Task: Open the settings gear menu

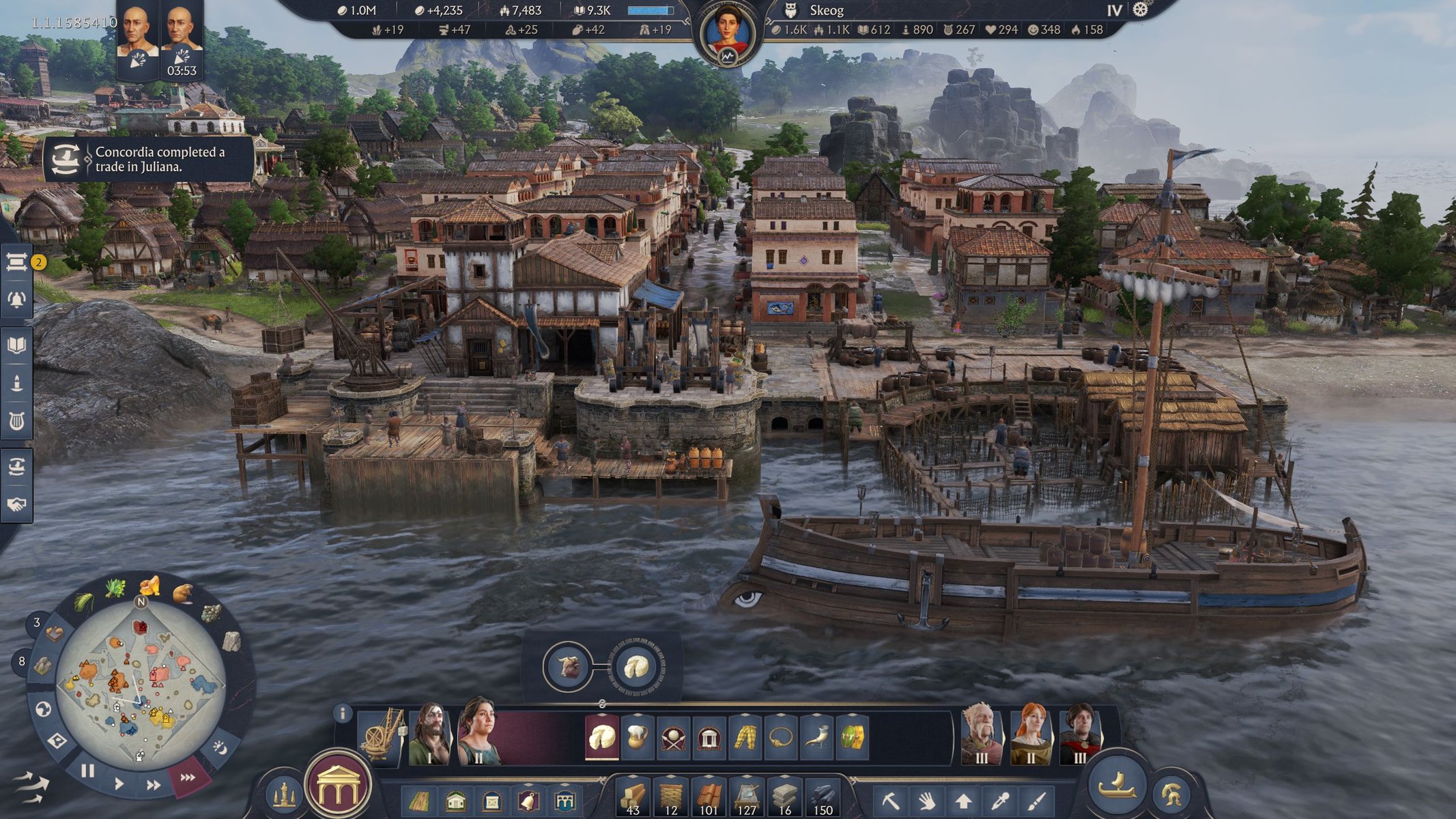Action: [x=1141, y=10]
